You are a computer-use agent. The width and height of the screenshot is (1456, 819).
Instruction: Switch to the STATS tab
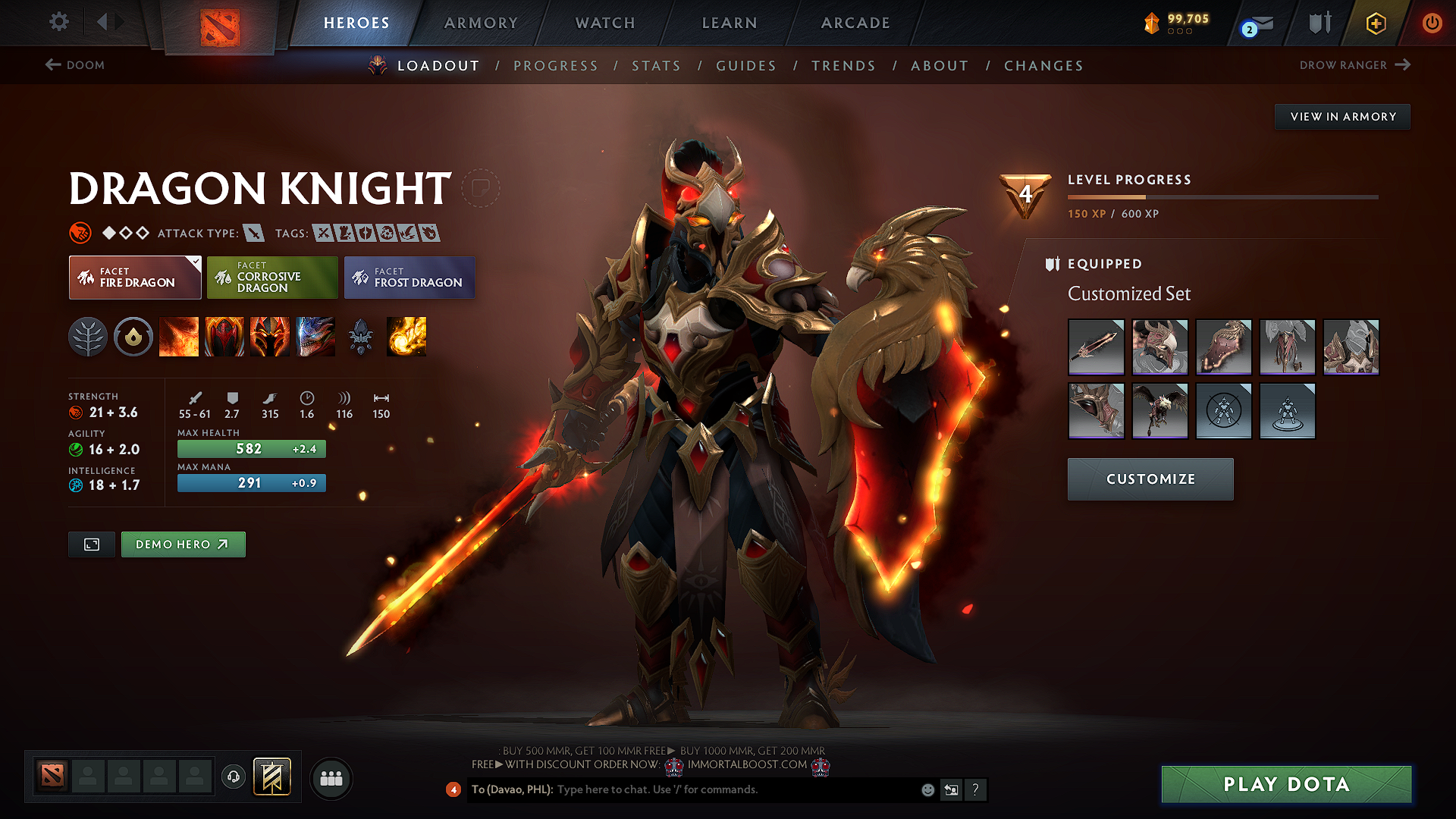tap(656, 66)
